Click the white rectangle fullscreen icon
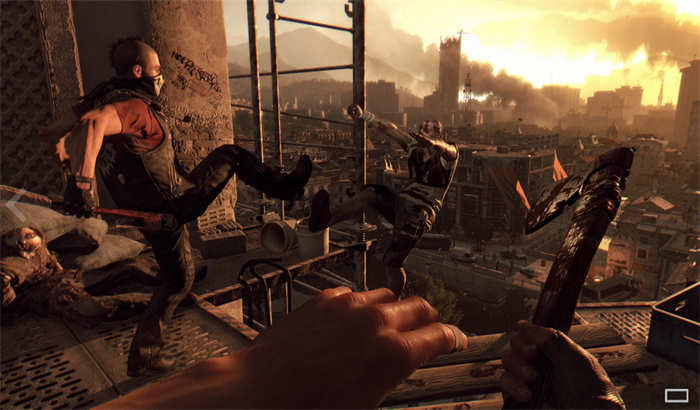 pyautogui.click(x=677, y=394)
